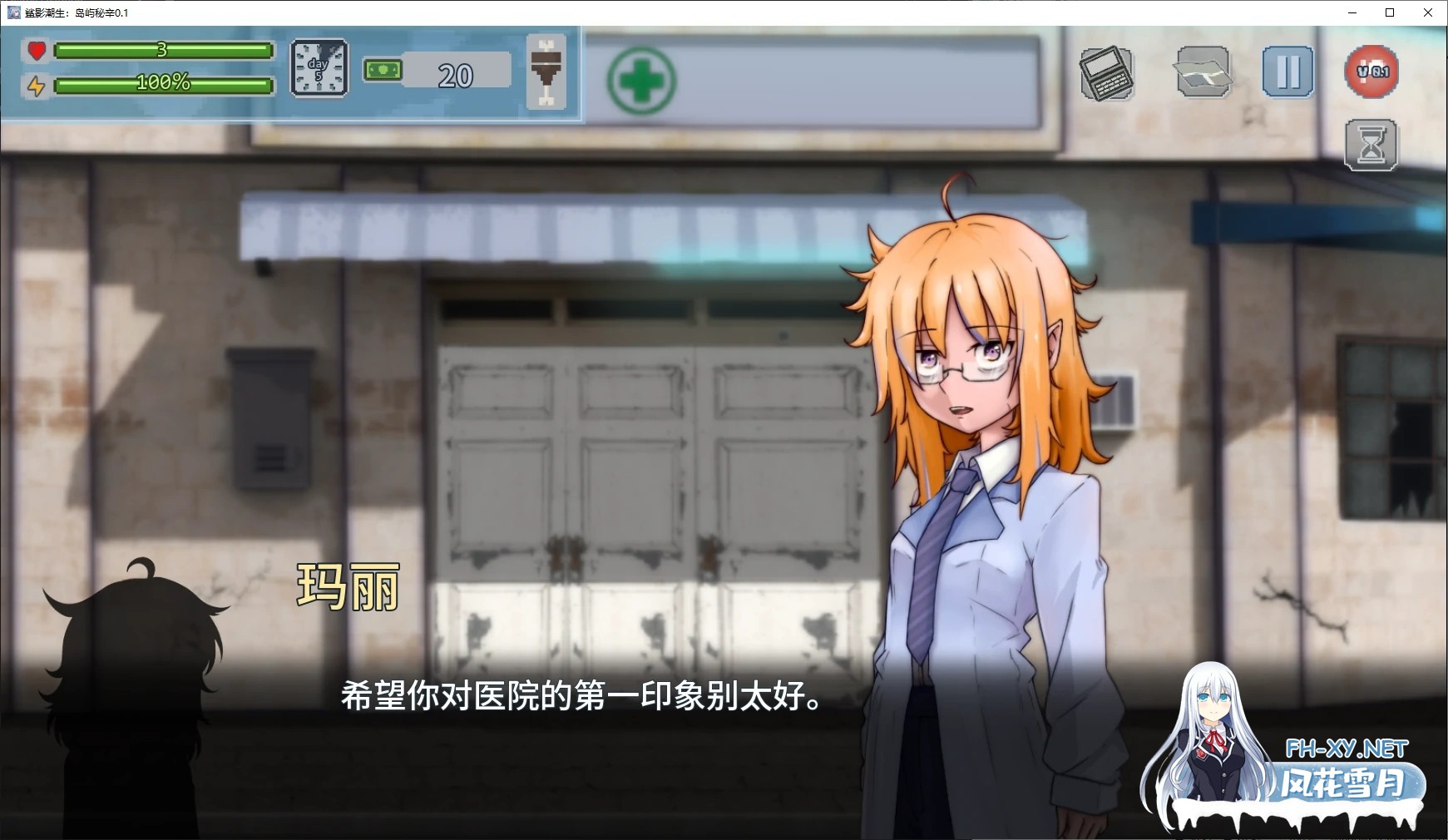
Task: Click the day 5 clock icon
Action: click(319, 71)
